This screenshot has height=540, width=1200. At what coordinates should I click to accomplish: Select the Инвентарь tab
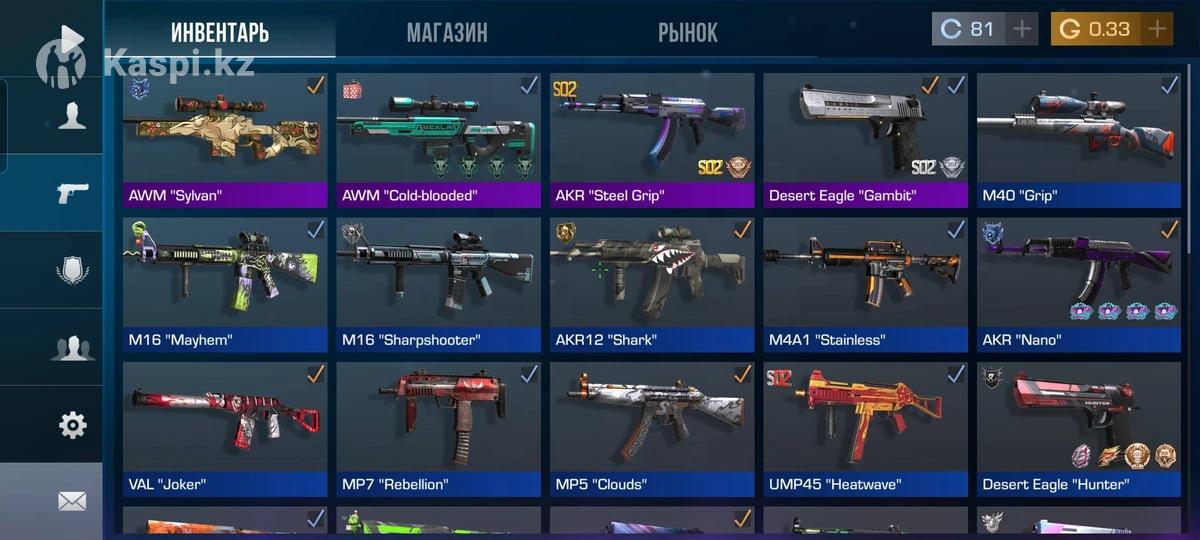pos(220,32)
